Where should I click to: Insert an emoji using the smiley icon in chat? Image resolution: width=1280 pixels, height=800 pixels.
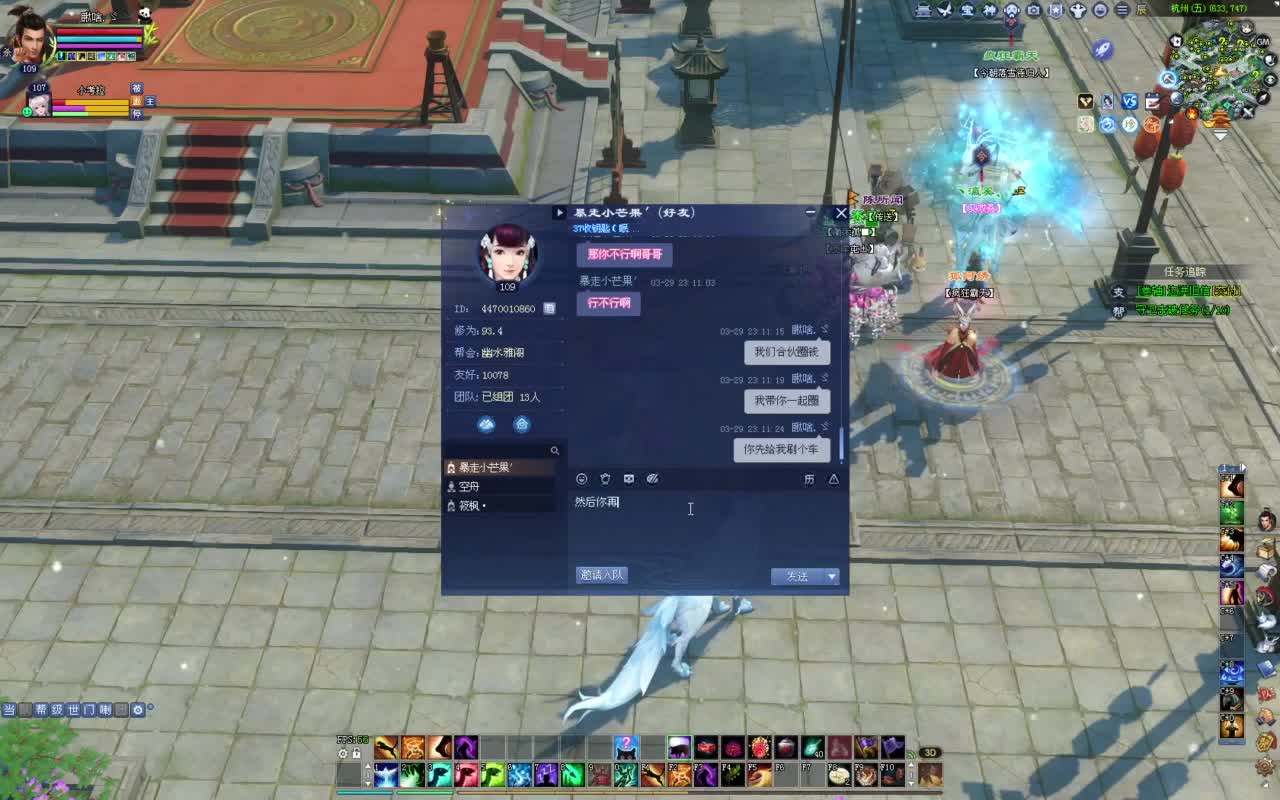(x=582, y=479)
